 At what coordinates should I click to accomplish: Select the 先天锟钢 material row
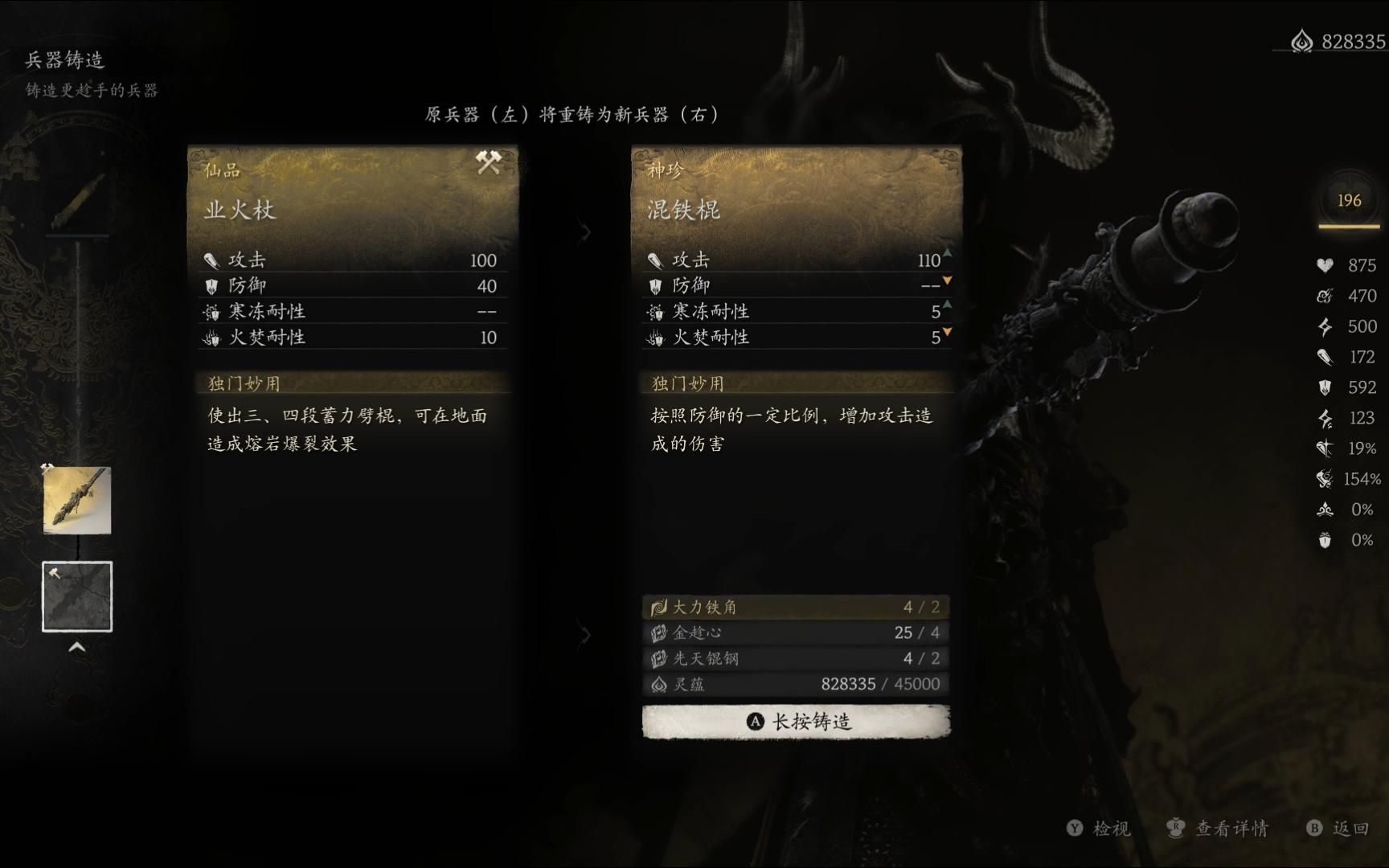796,658
